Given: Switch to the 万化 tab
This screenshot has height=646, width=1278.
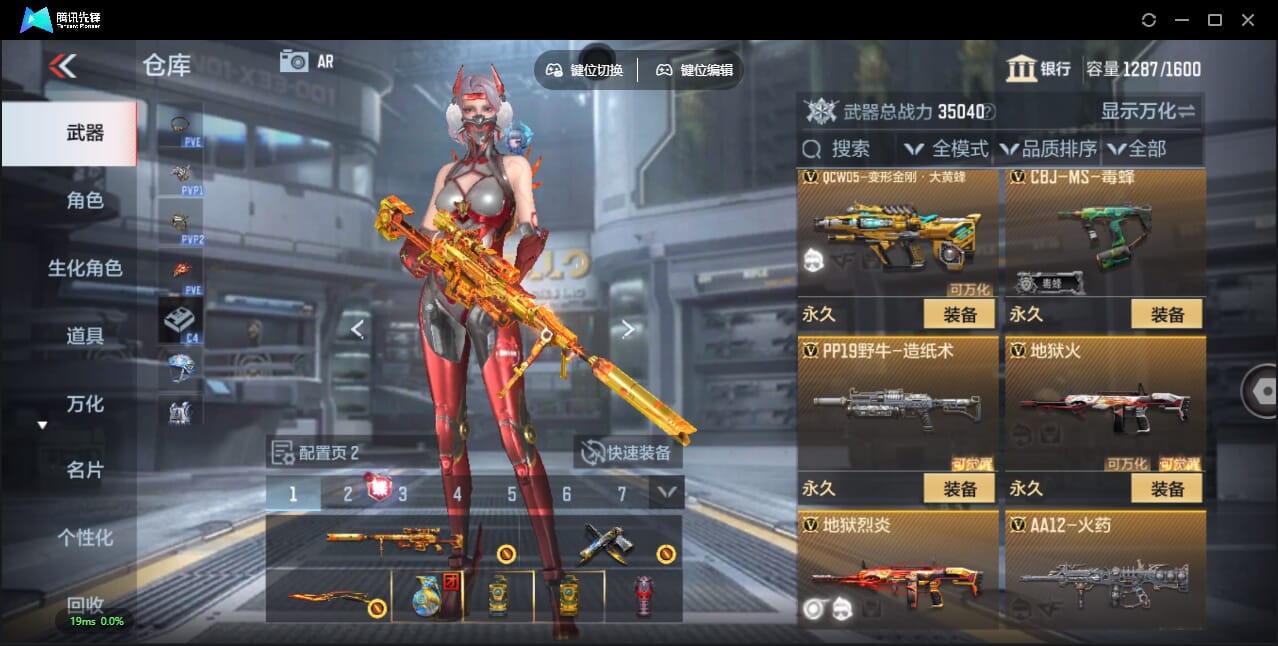Looking at the screenshot, I should (85, 404).
